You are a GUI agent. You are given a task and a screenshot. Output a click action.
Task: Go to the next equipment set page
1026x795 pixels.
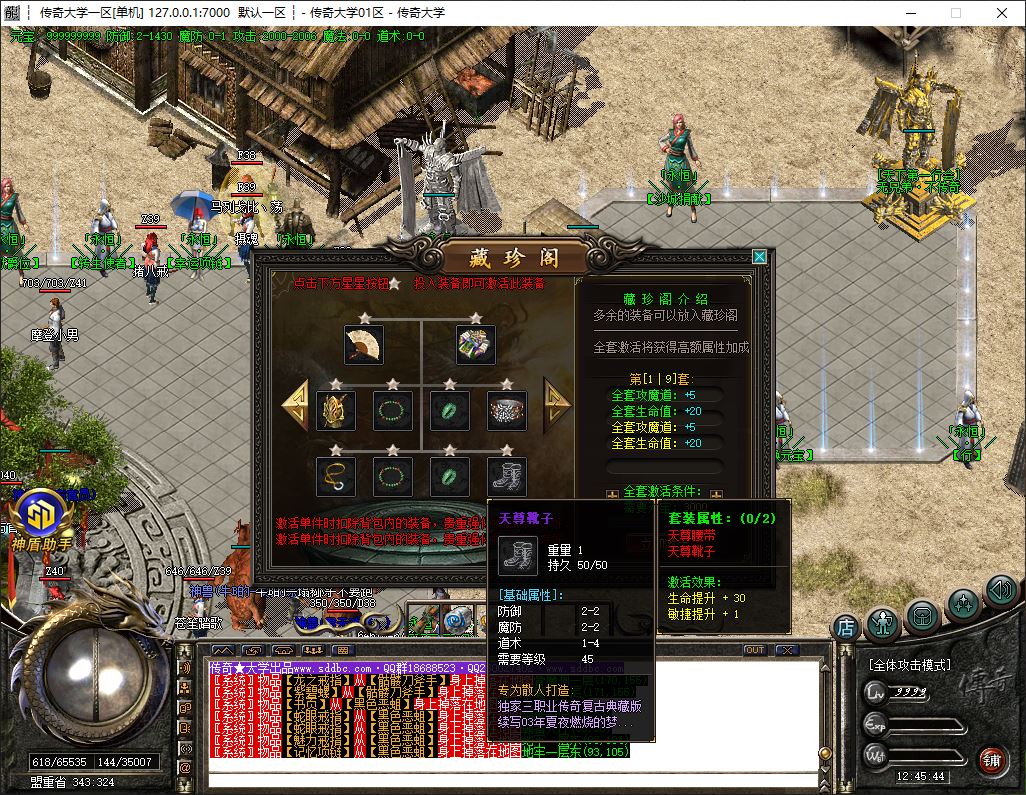pos(556,404)
